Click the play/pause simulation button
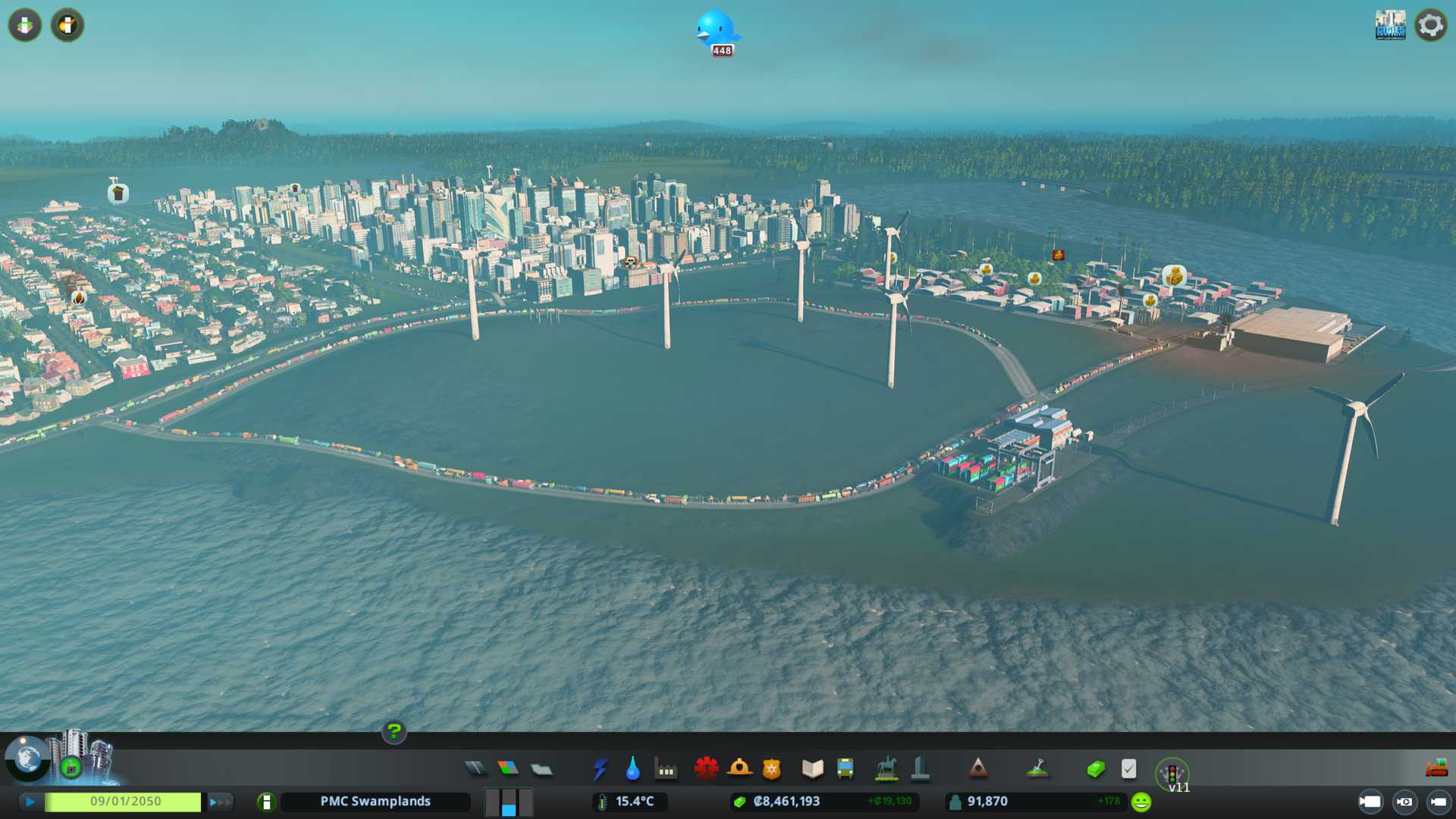 click(x=30, y=802)
